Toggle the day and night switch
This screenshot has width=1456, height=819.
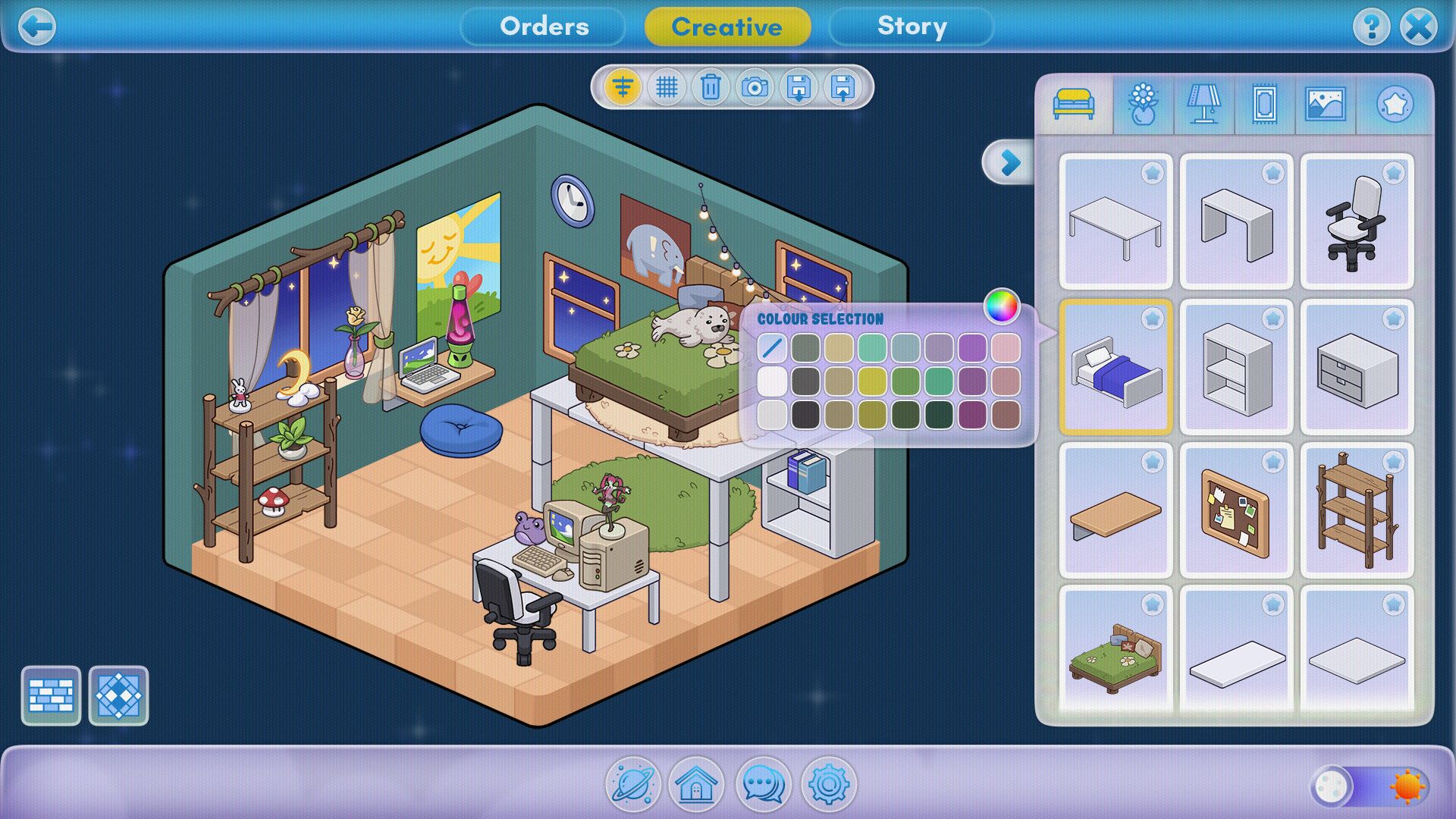click(x=1370, y=786)
